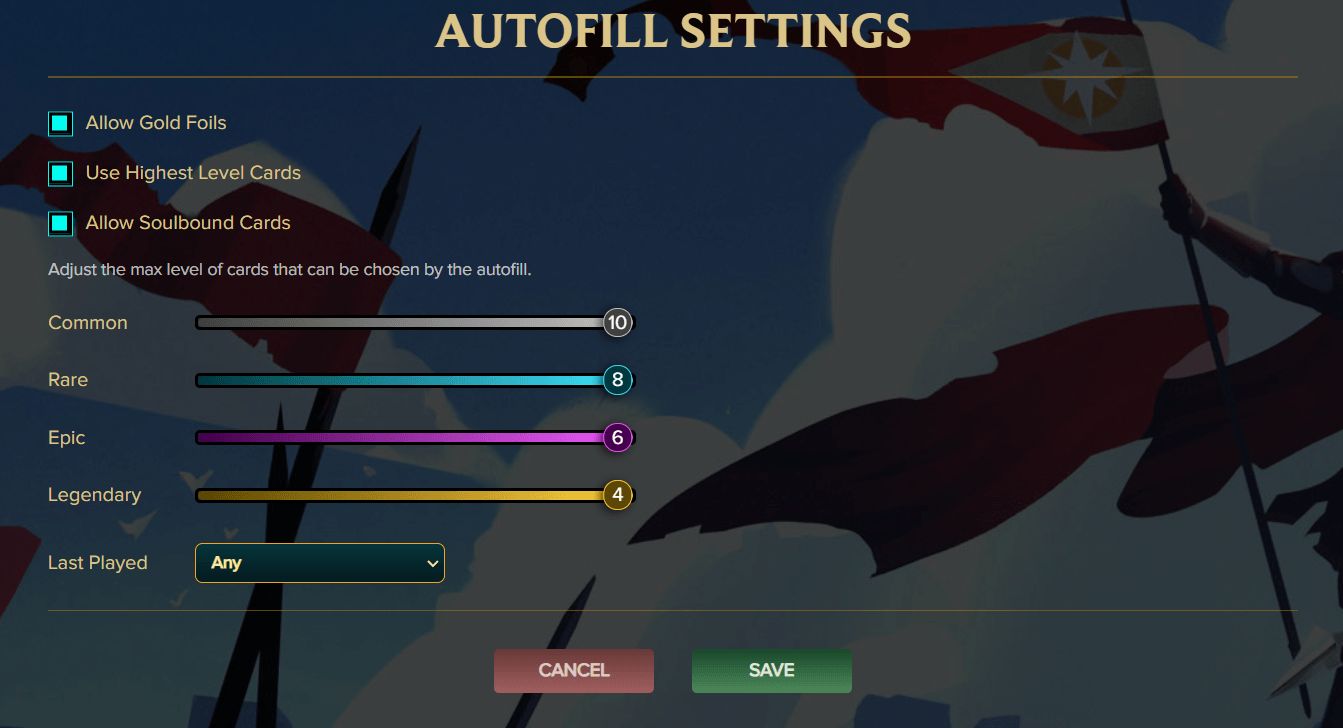This screenshot has width=1343, height=728.
Task: Select the Any value in Last Played
Action: coord(227,562)
